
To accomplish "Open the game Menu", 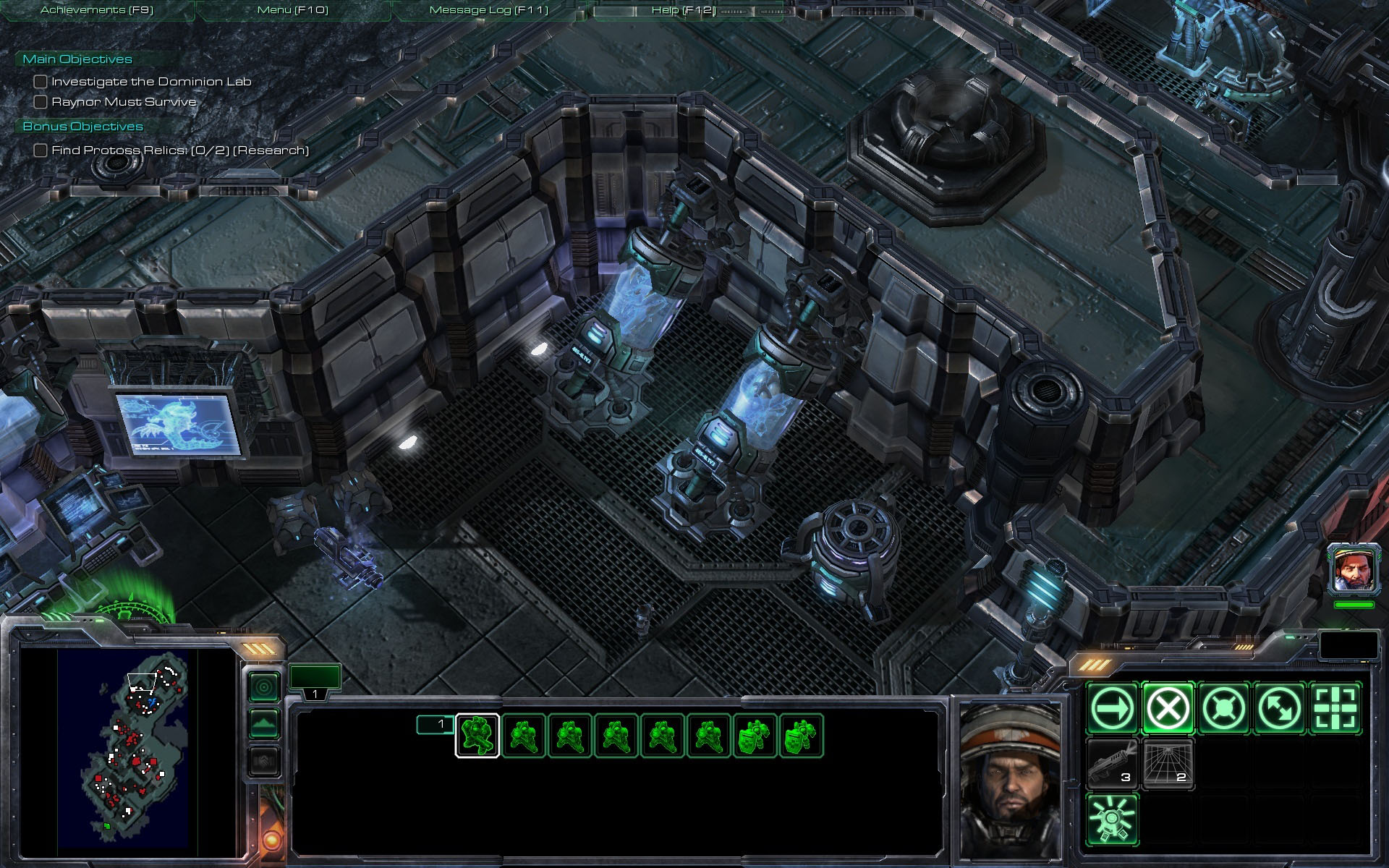I will point(292,10).
